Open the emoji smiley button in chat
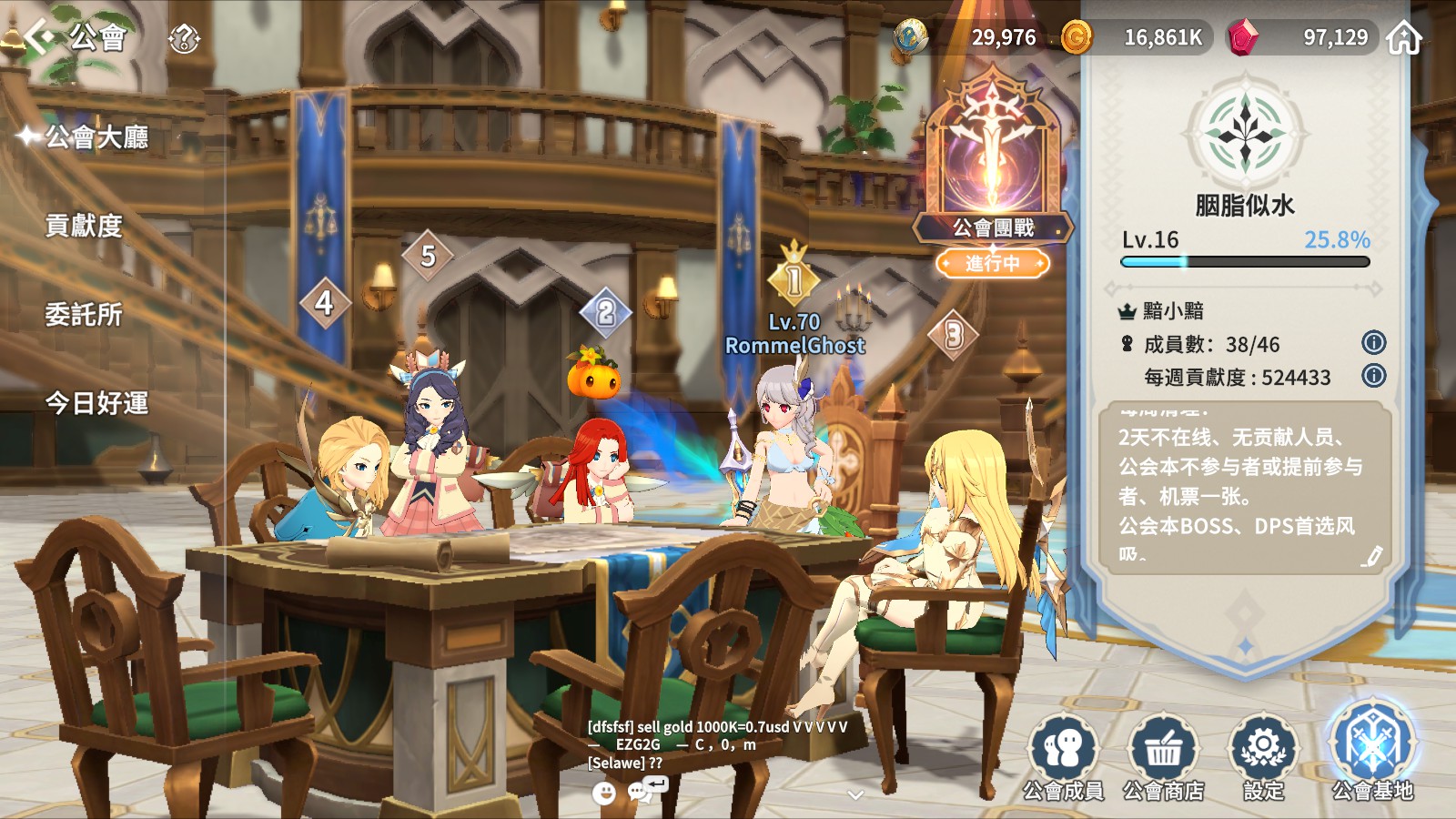The width and height of the screenshot is (1456, 819). click(x=604, y=794)
